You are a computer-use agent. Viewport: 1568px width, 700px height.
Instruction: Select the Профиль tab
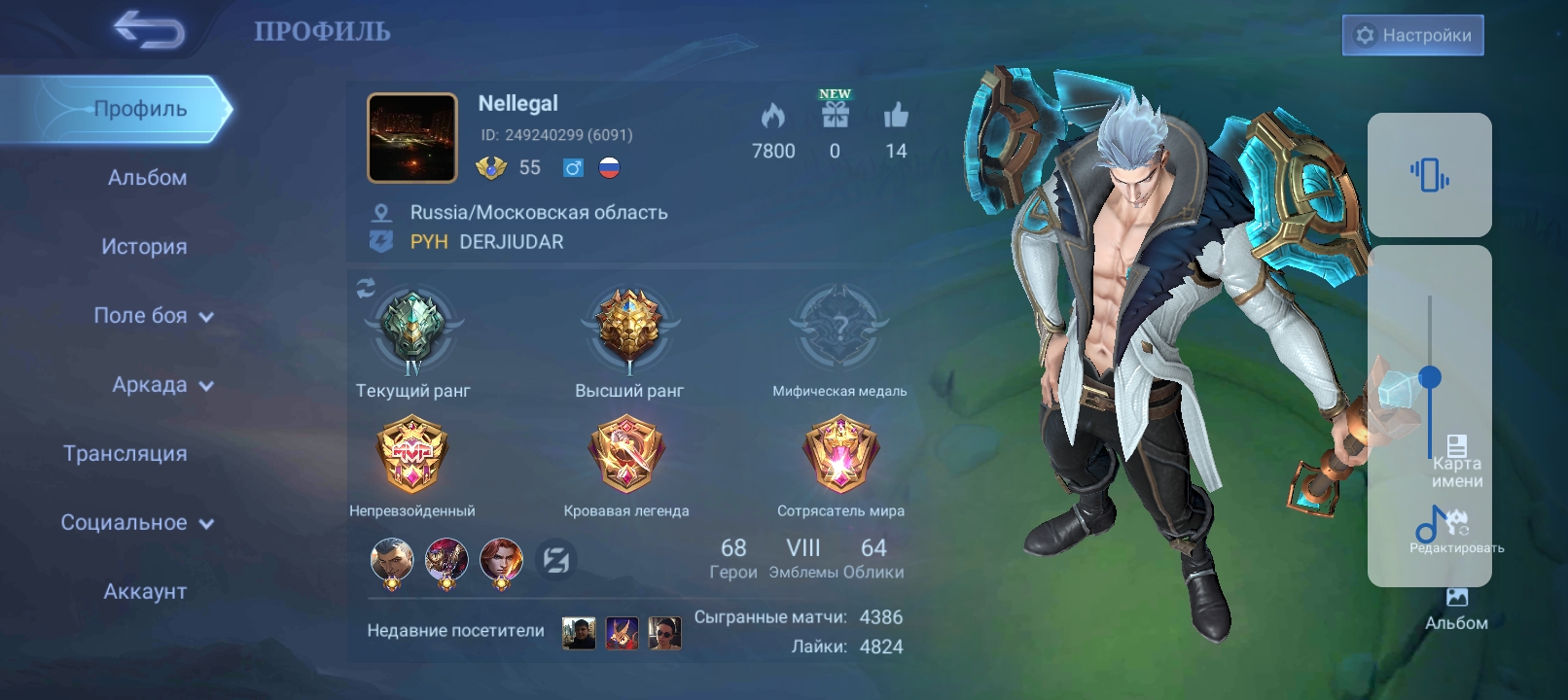(x=140, y=109)
